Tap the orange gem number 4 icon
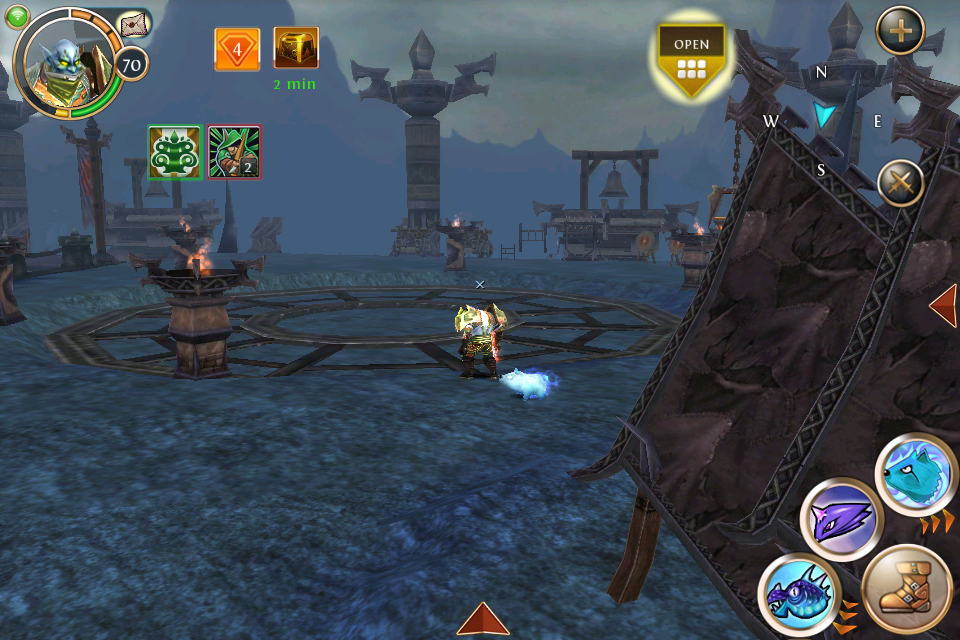The height and width of the screenshot is (640, 960). (237, 49)
